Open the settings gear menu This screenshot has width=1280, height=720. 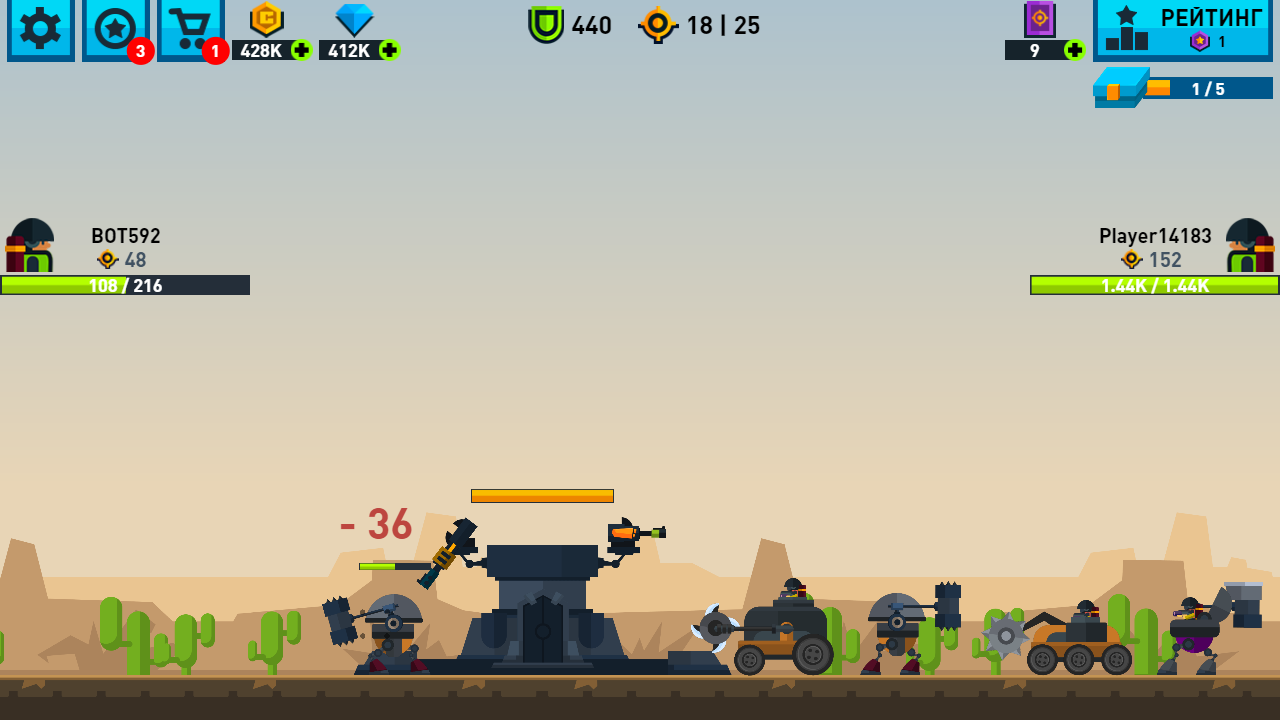pos(40,30)
